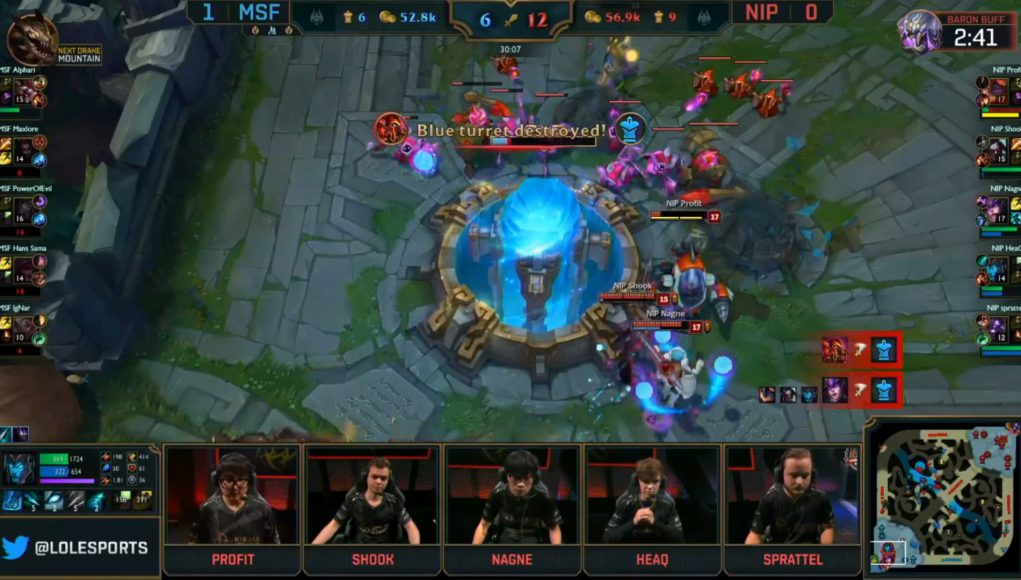This screenshot has height=580, width=1021.
Task: Select the SPRATTEL player camera
Action: [792, 497]
